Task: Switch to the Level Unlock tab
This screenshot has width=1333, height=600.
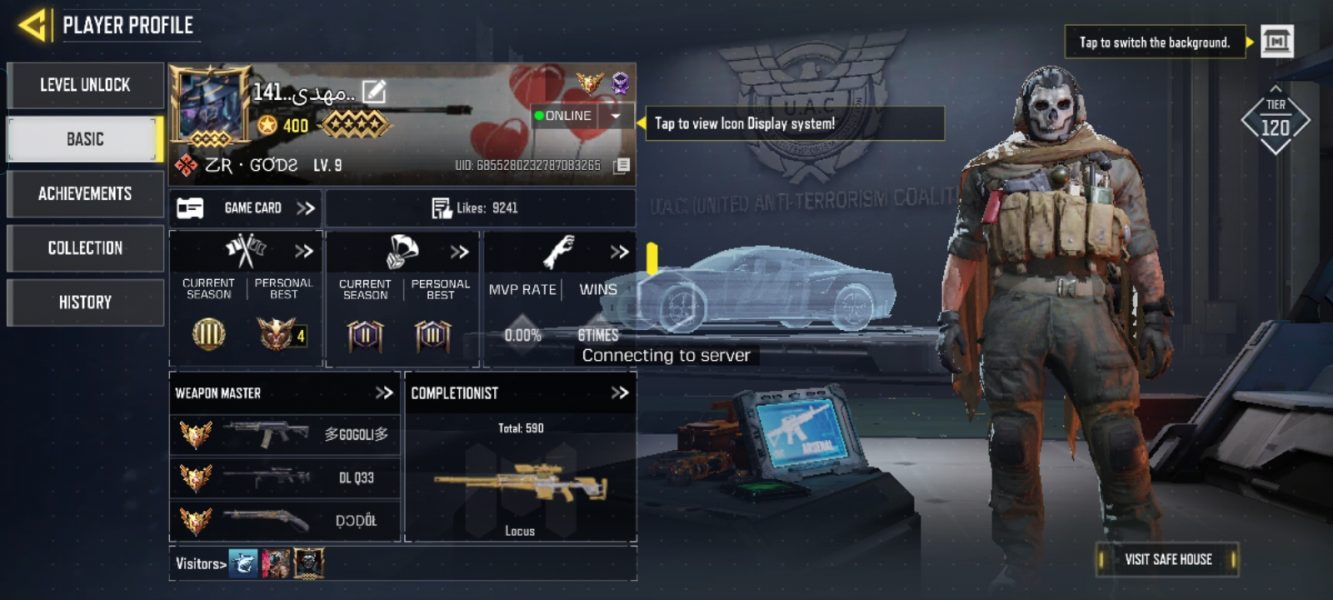Action: point(85,85)
